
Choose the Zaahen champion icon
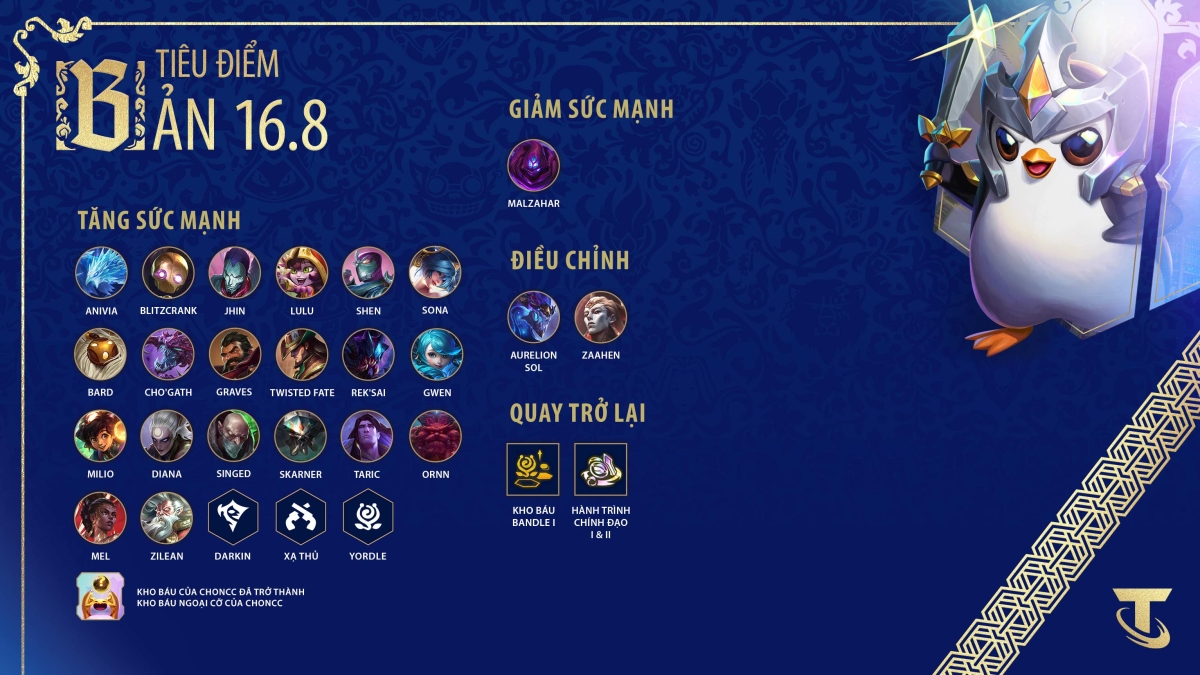click(600, 317)
